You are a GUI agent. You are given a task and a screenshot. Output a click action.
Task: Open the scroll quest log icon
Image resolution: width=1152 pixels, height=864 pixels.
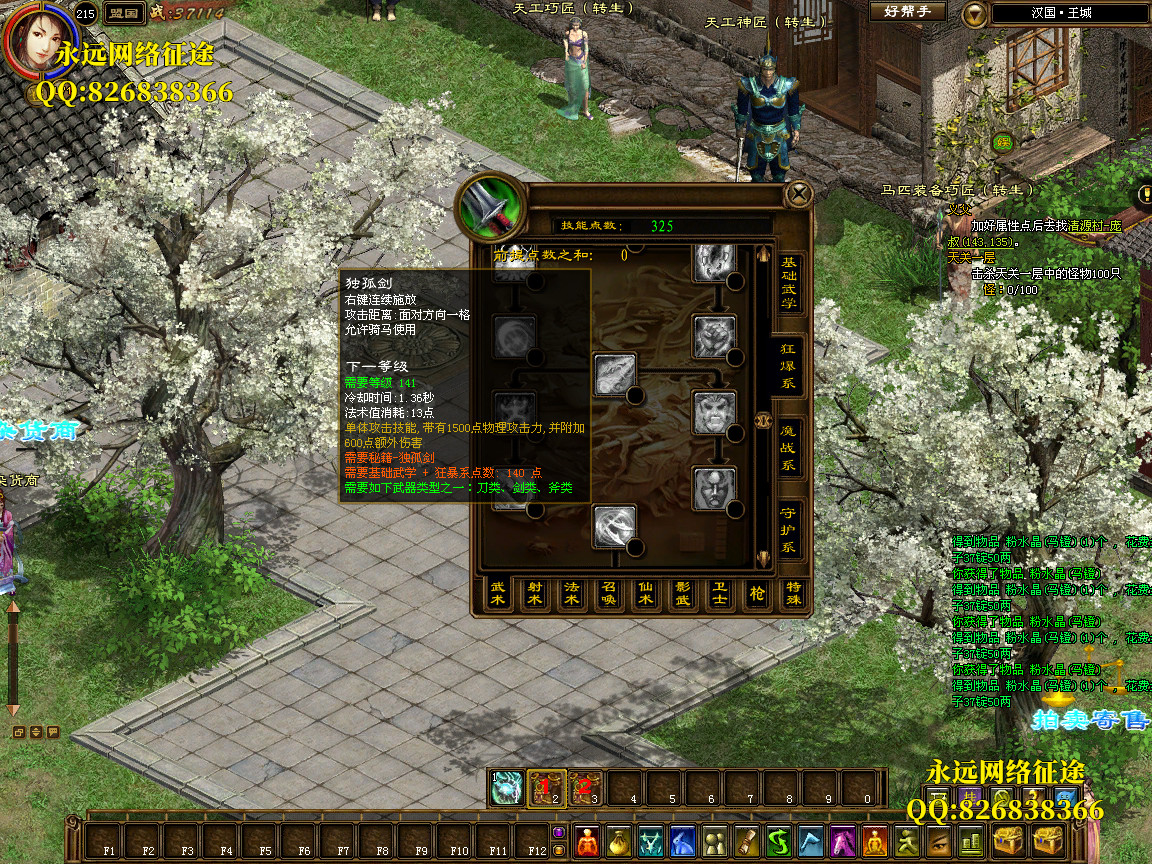pos(747,841)
